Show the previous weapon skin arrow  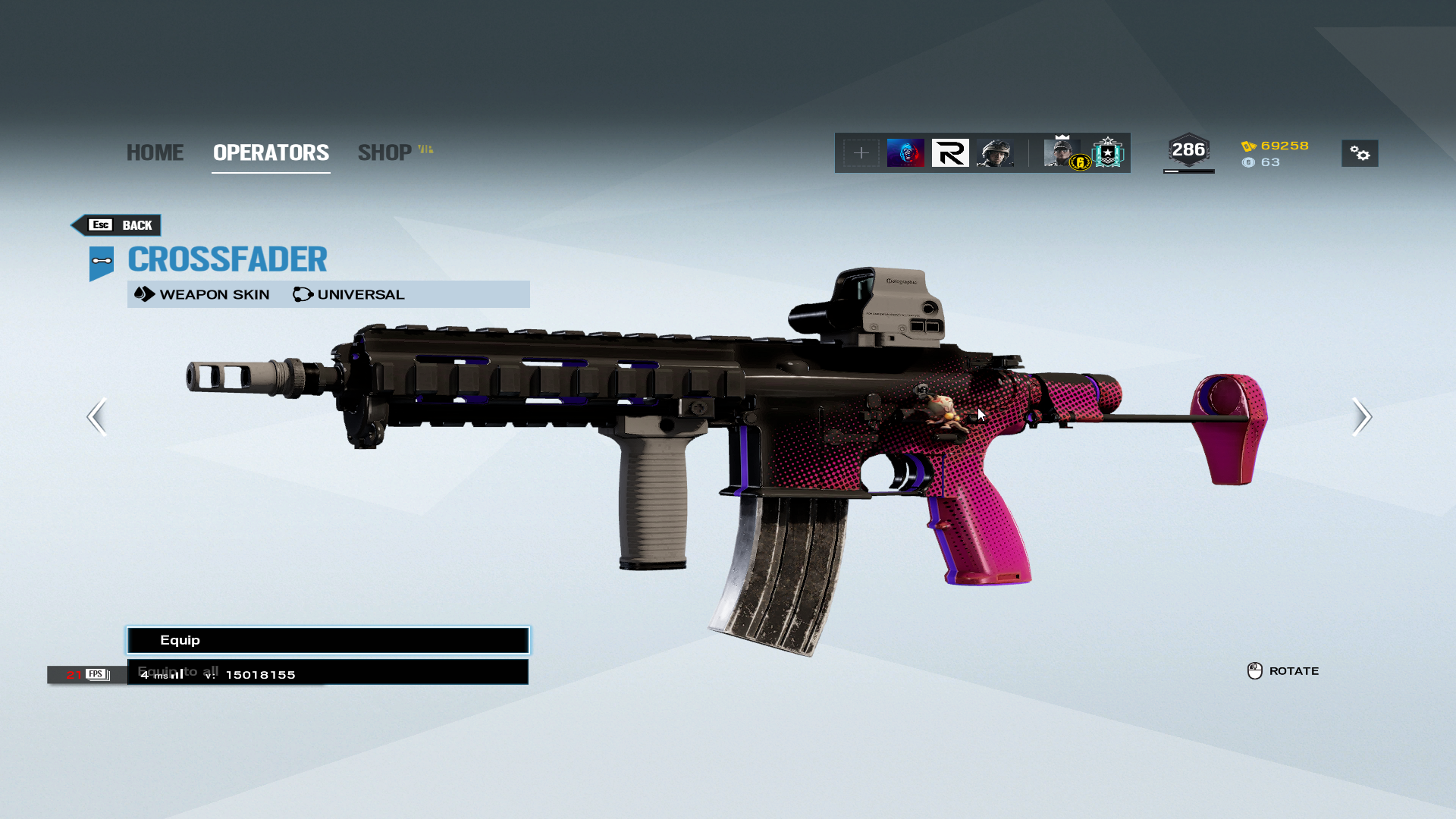click(97, 416)
